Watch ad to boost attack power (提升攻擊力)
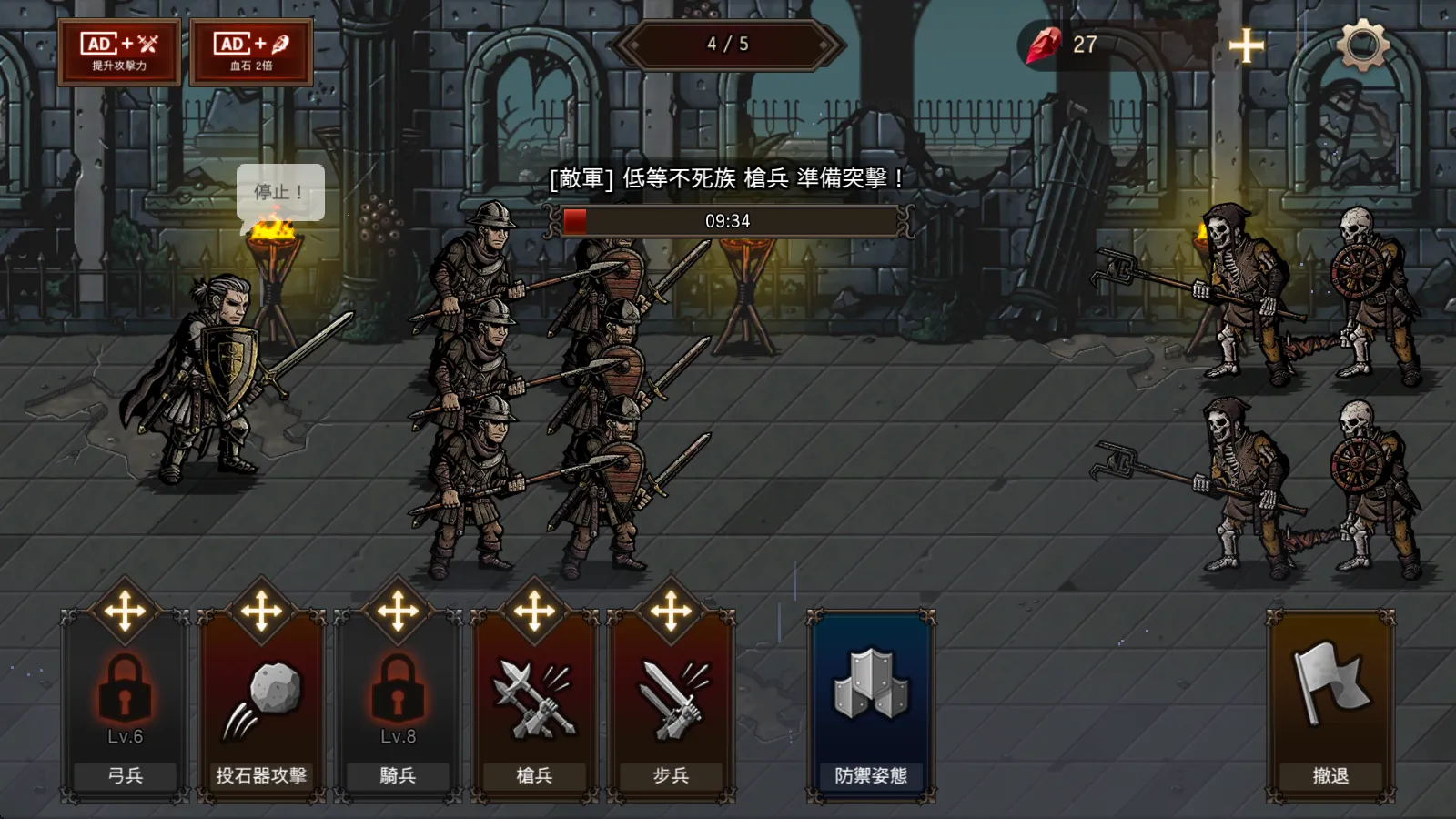The image size is (1456, 819). click(119, 52)
